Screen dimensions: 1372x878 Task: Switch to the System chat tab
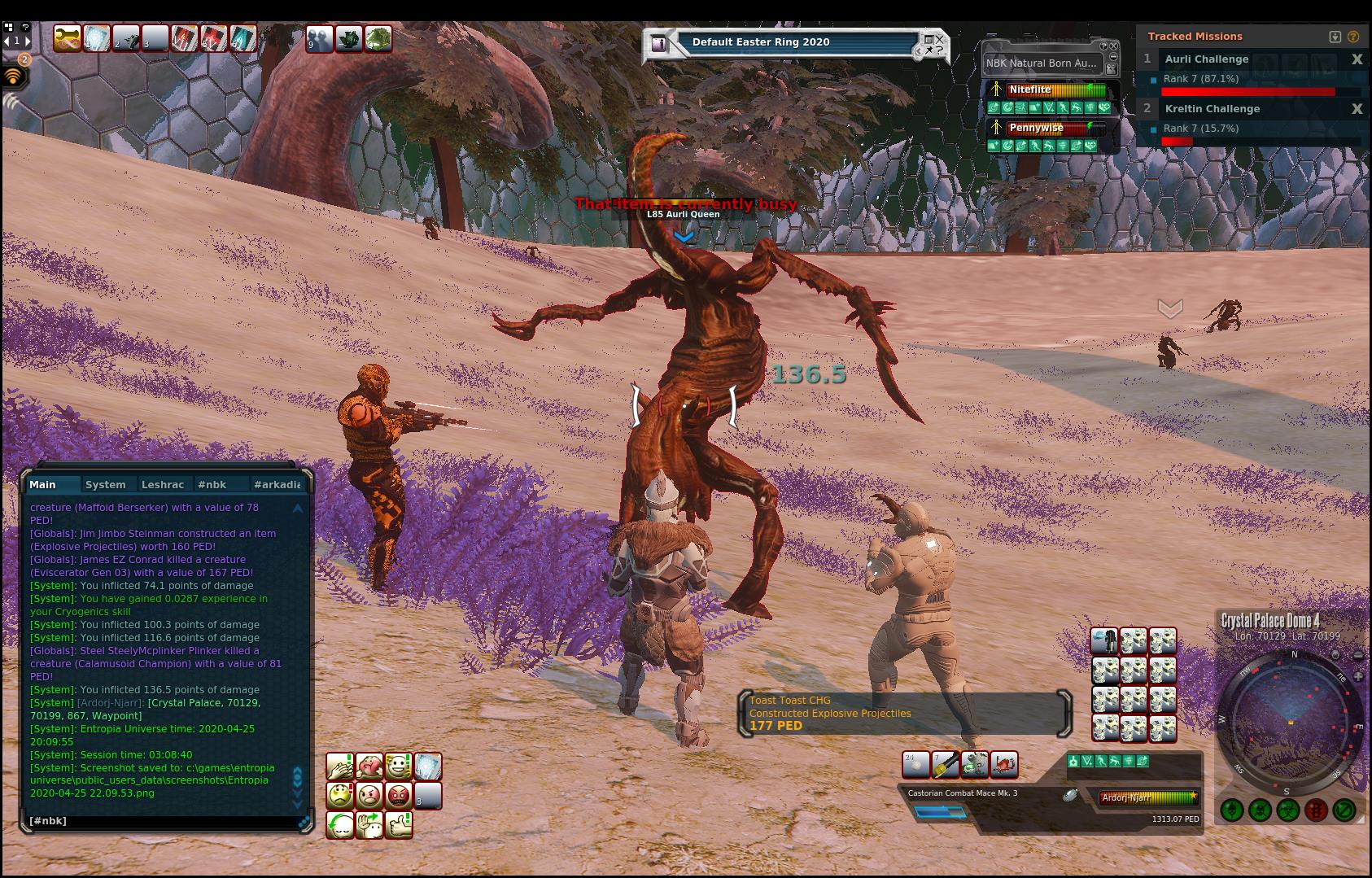click(105, 484)
